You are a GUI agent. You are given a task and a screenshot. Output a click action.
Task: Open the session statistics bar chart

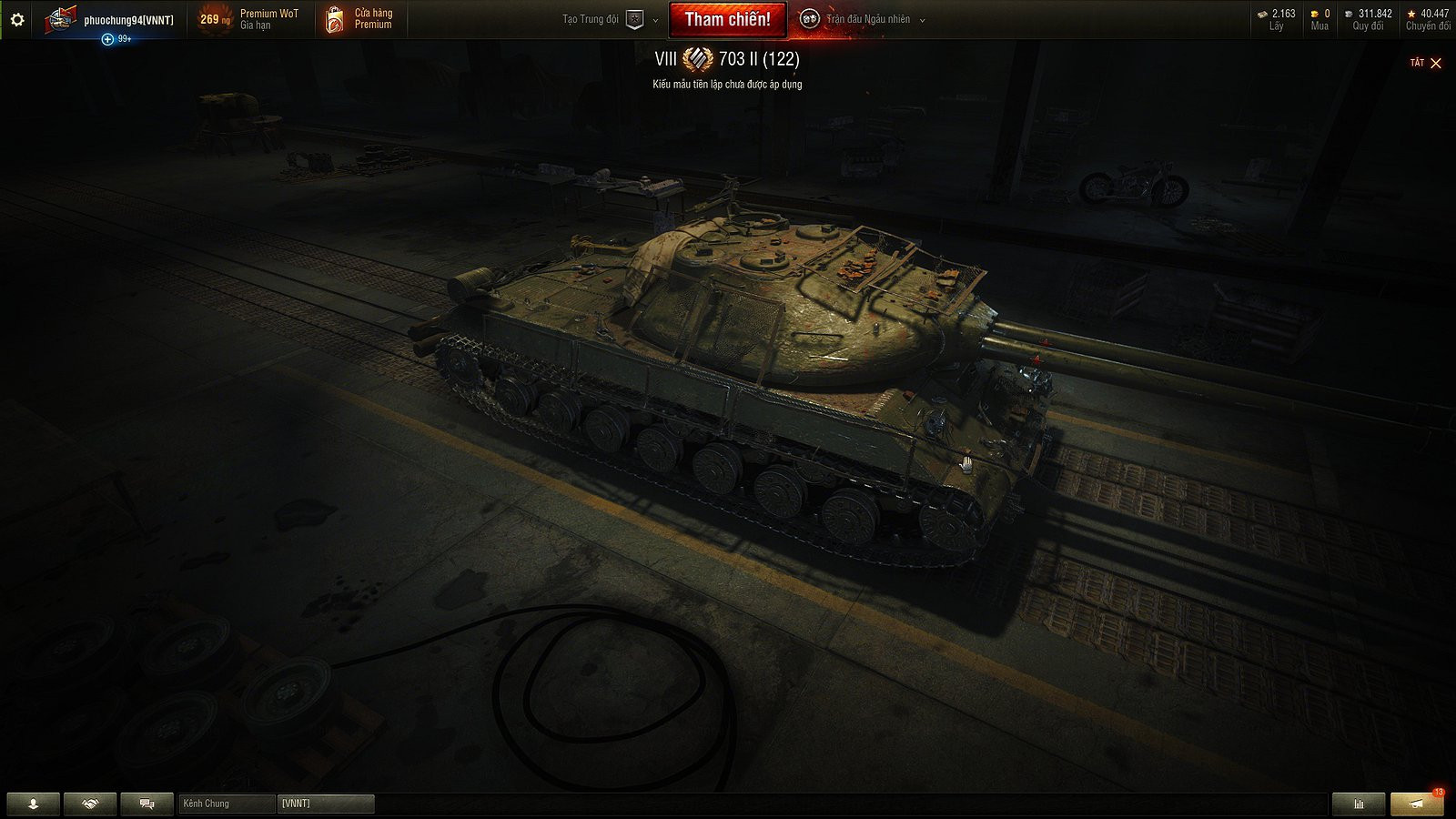pyautogui.click(x=1358, y=804)
